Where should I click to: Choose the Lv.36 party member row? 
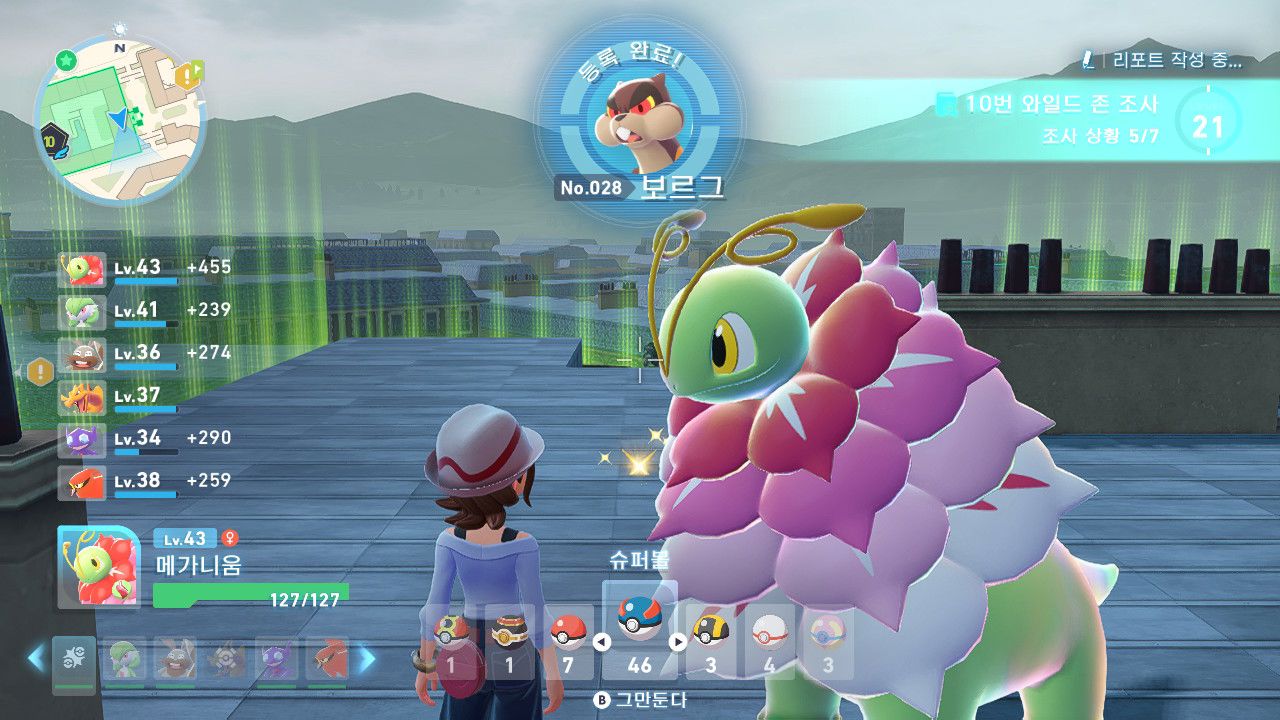tap(145, 354)
